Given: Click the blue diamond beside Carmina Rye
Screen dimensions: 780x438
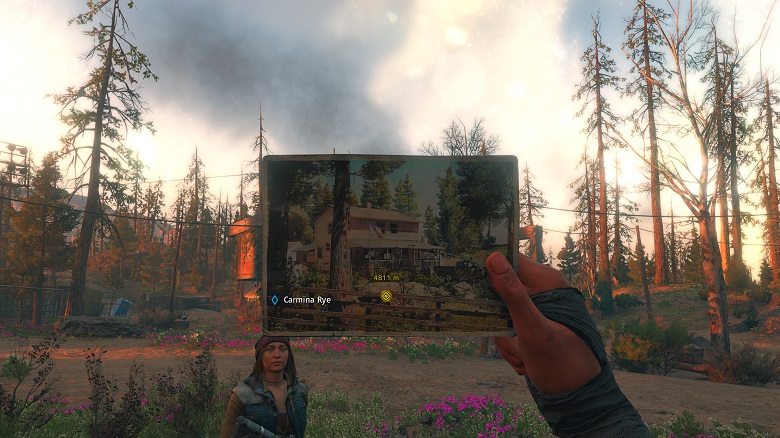Looking at the screenshot, I should click(x=274, y=299).
